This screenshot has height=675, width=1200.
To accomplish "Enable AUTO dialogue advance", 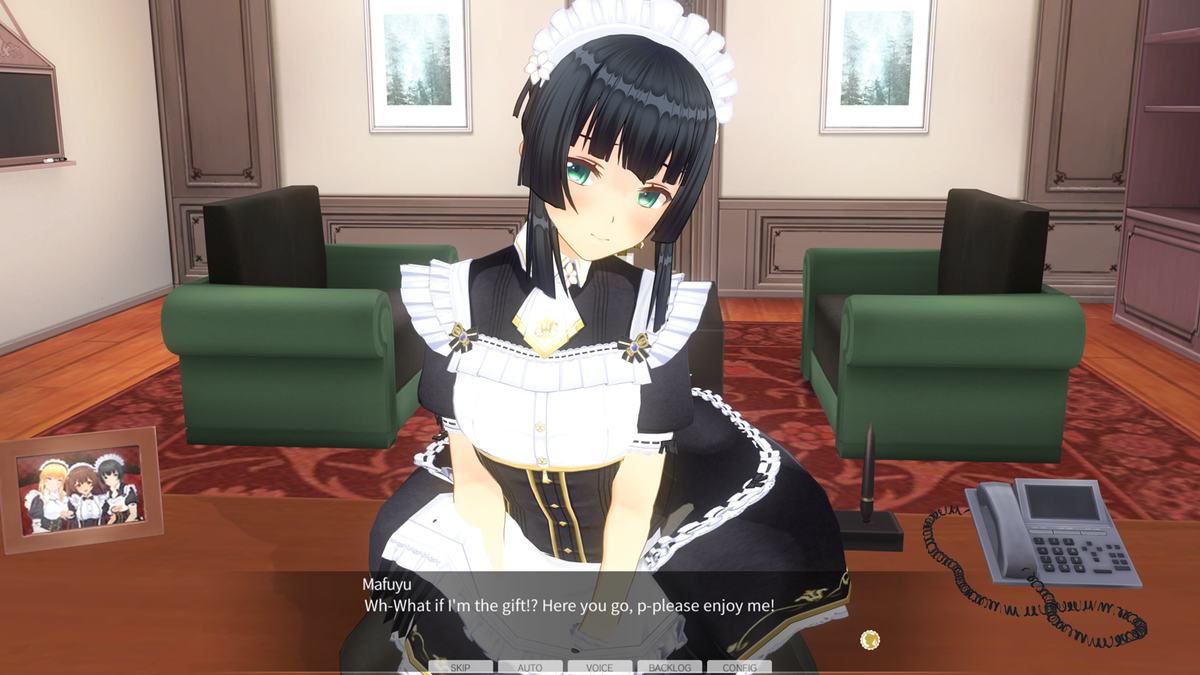I will click(x=530, y=667).
